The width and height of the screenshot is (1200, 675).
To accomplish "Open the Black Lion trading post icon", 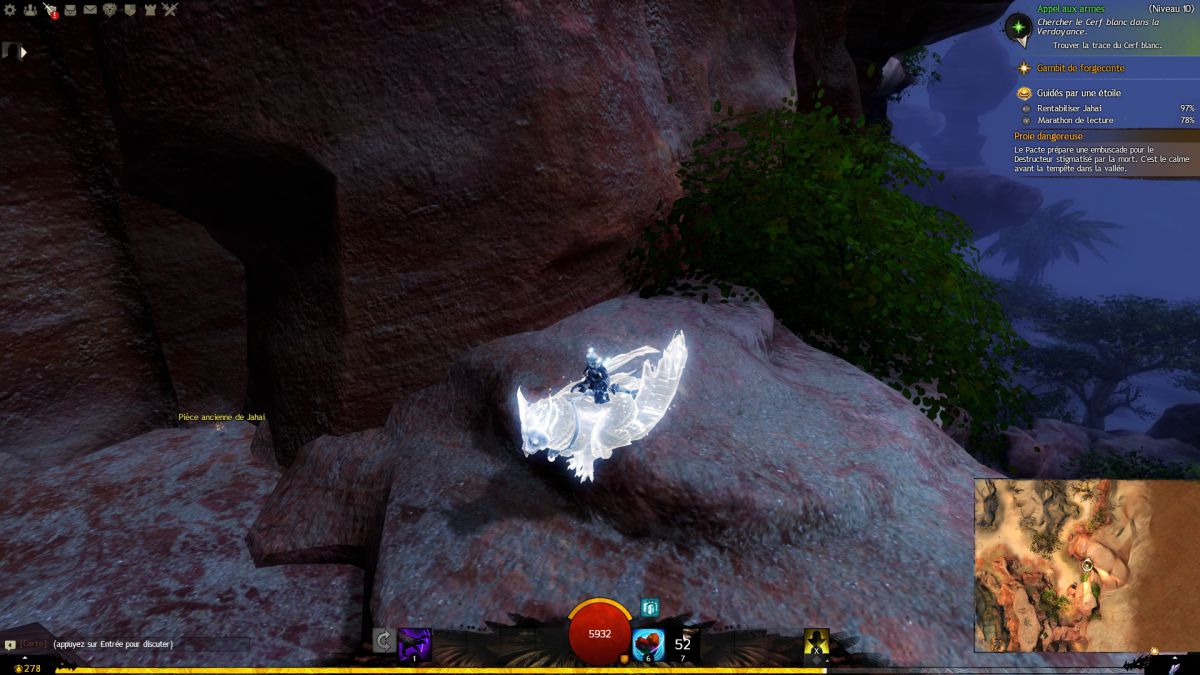I will coord(110,10).
